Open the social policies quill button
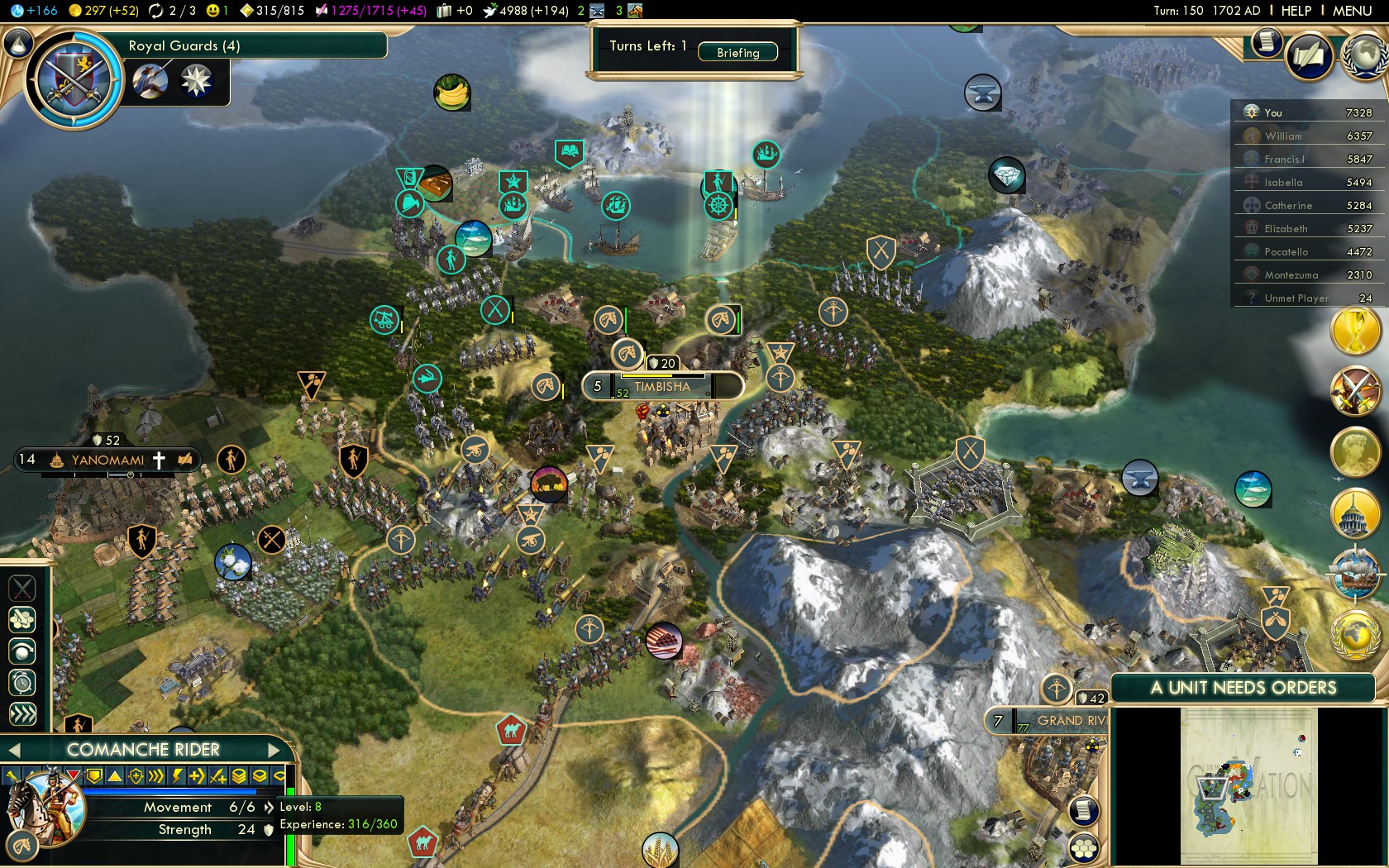The image size is (1389, 868). pyautogui.click(x=1310, y=56)
